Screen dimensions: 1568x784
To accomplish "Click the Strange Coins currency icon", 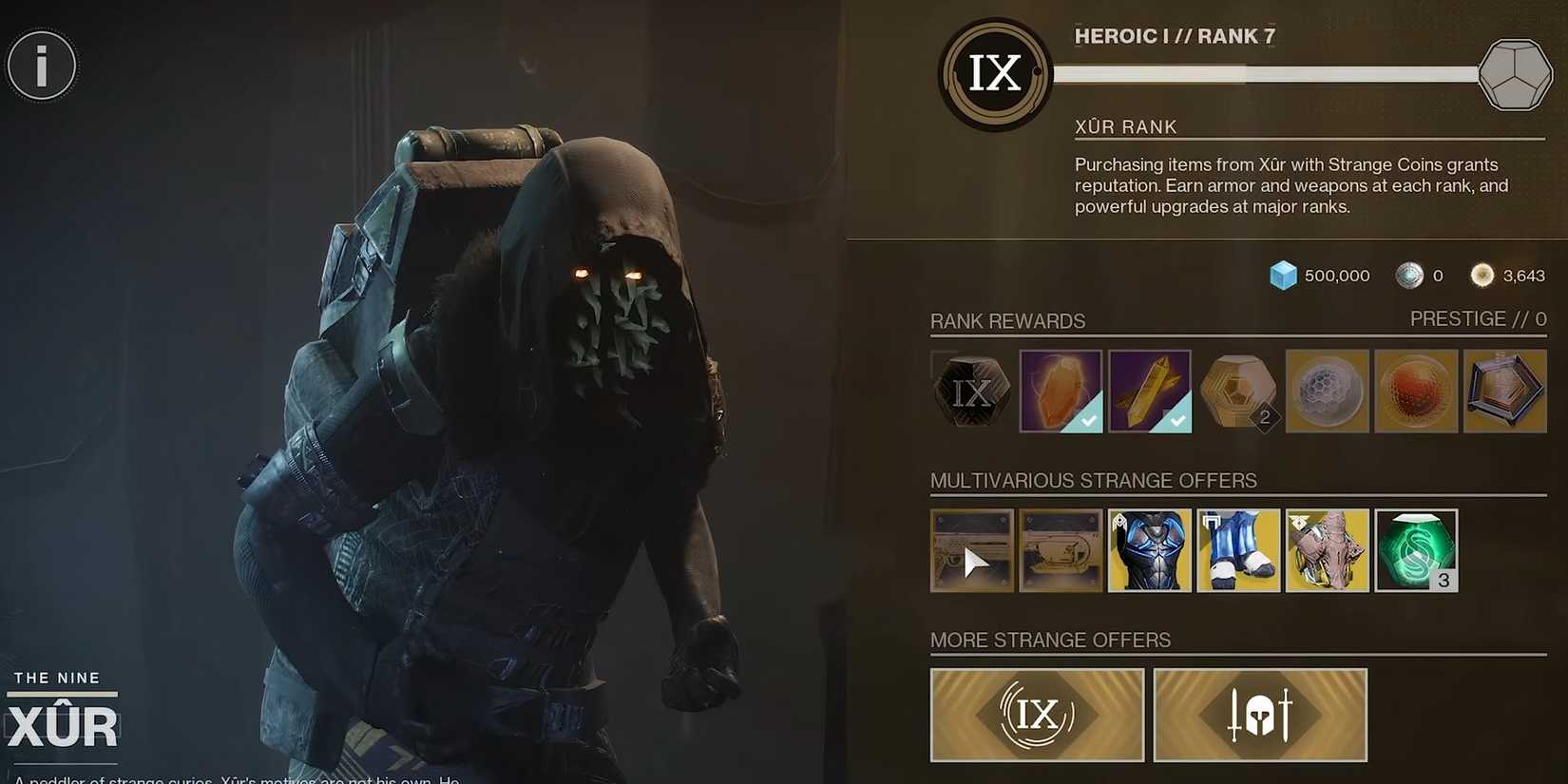I will pyautogui.click(x=1482, y=275).
